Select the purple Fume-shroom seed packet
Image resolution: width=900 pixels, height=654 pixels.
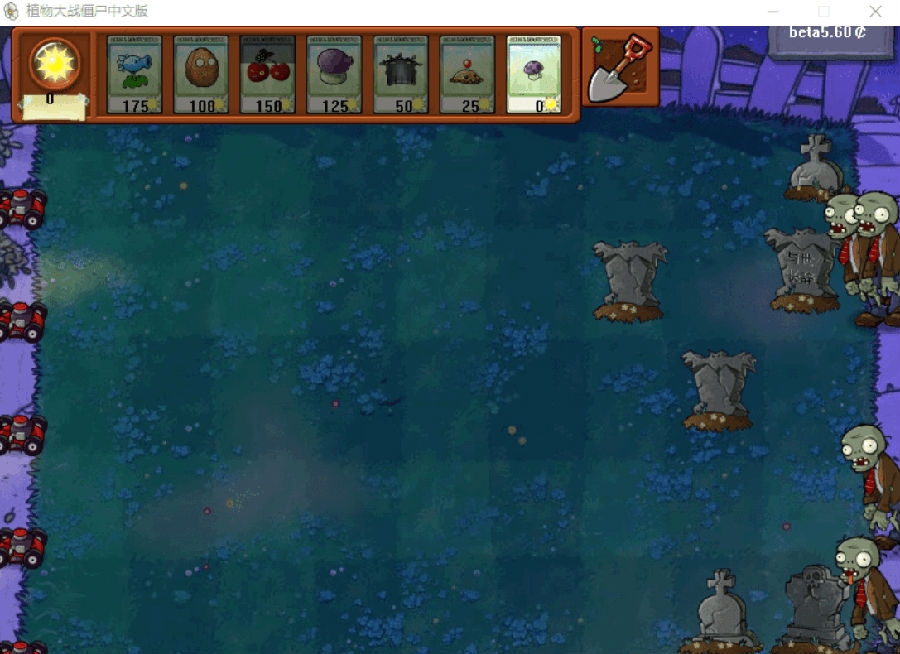[334, 74]
